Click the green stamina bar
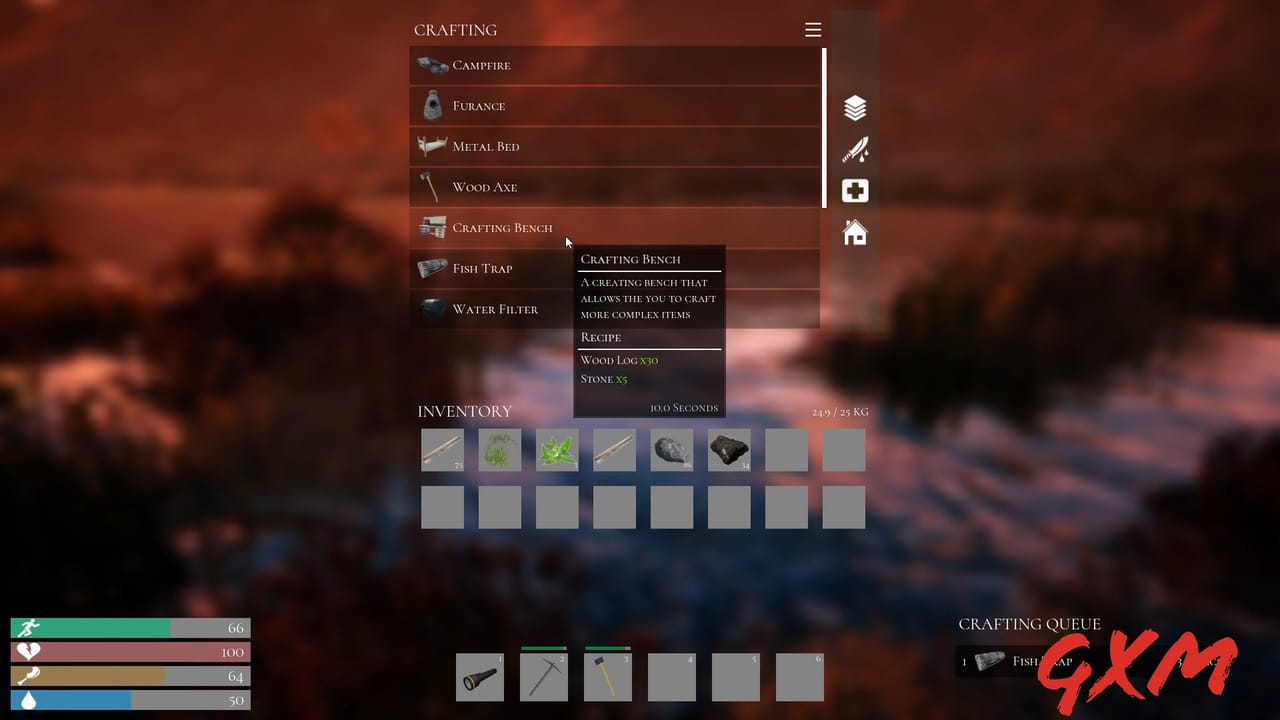 90,628
